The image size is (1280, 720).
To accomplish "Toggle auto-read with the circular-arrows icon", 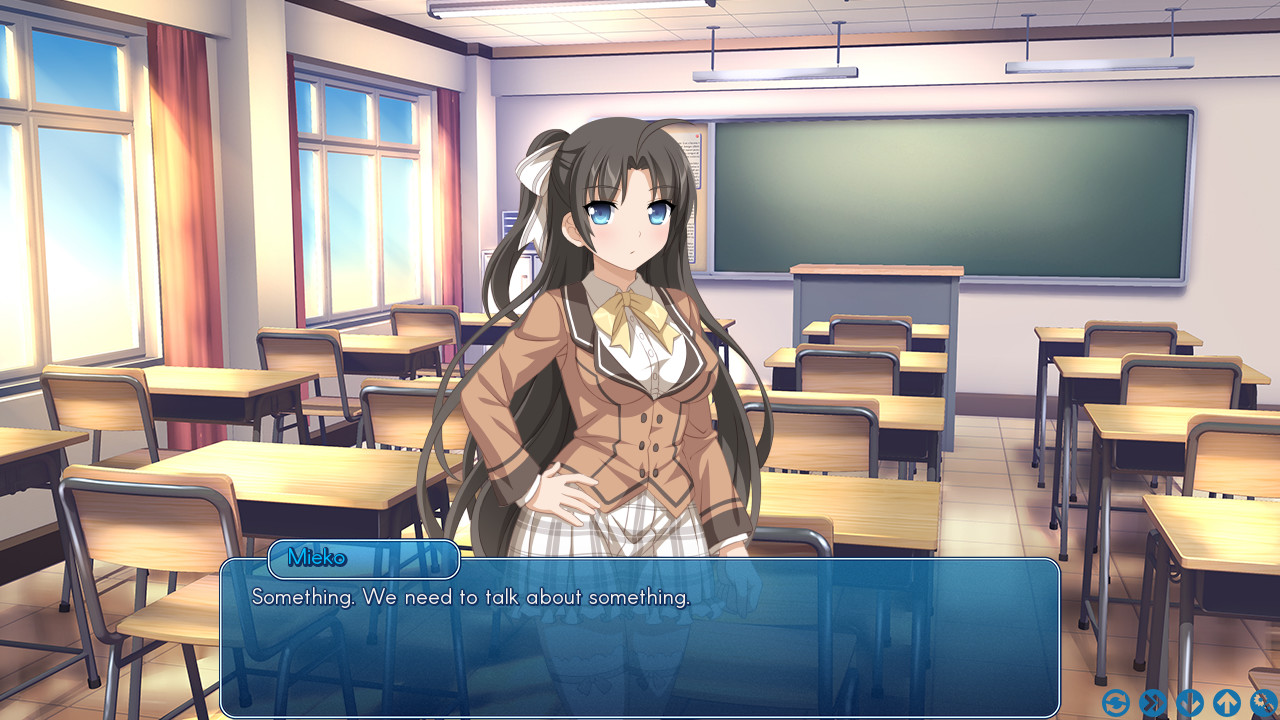I will pos(1116,705).
